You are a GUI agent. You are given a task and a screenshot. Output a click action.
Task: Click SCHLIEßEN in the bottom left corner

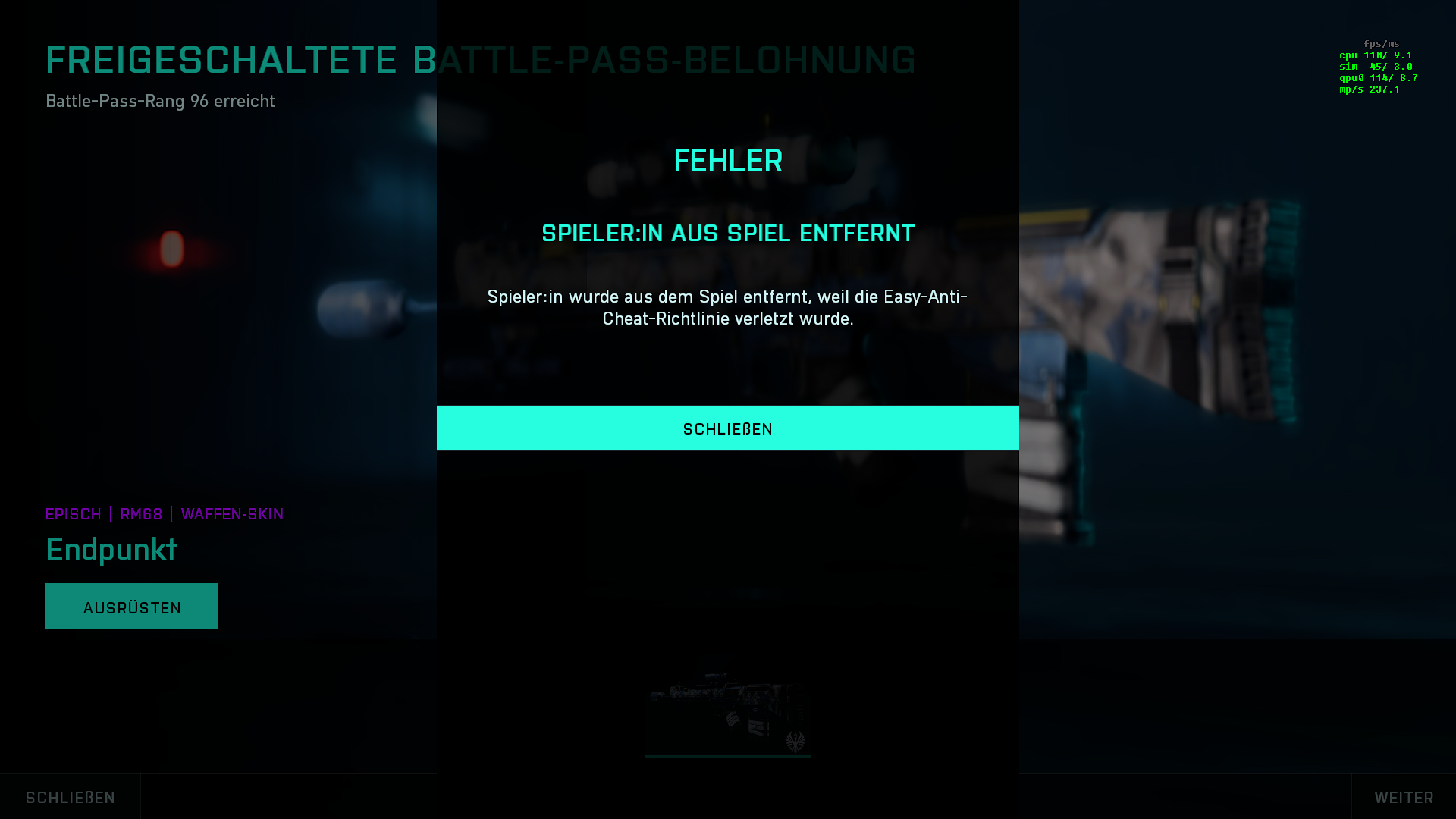point(68,797)
